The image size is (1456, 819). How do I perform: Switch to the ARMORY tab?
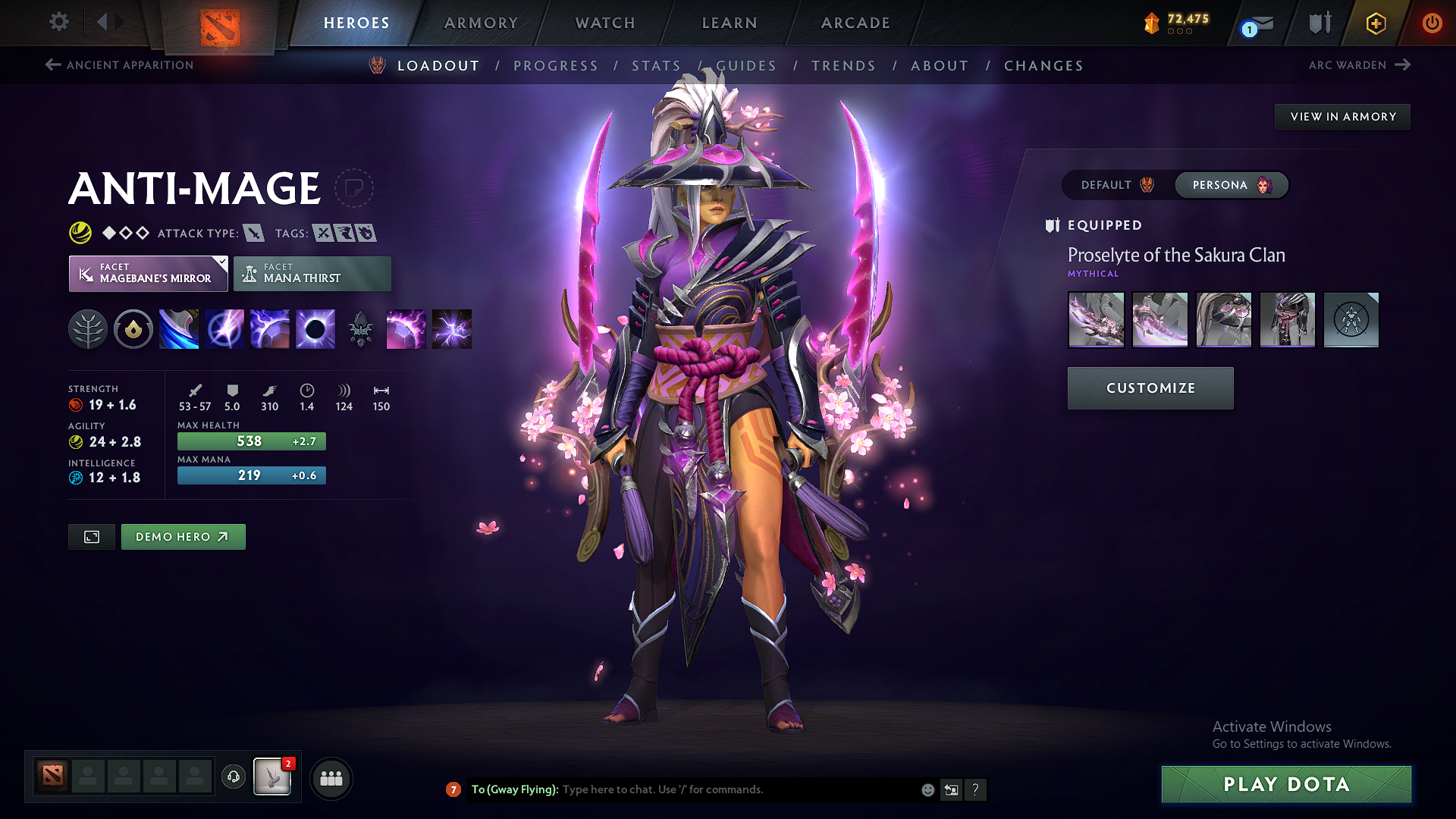(x=481, y=23)
